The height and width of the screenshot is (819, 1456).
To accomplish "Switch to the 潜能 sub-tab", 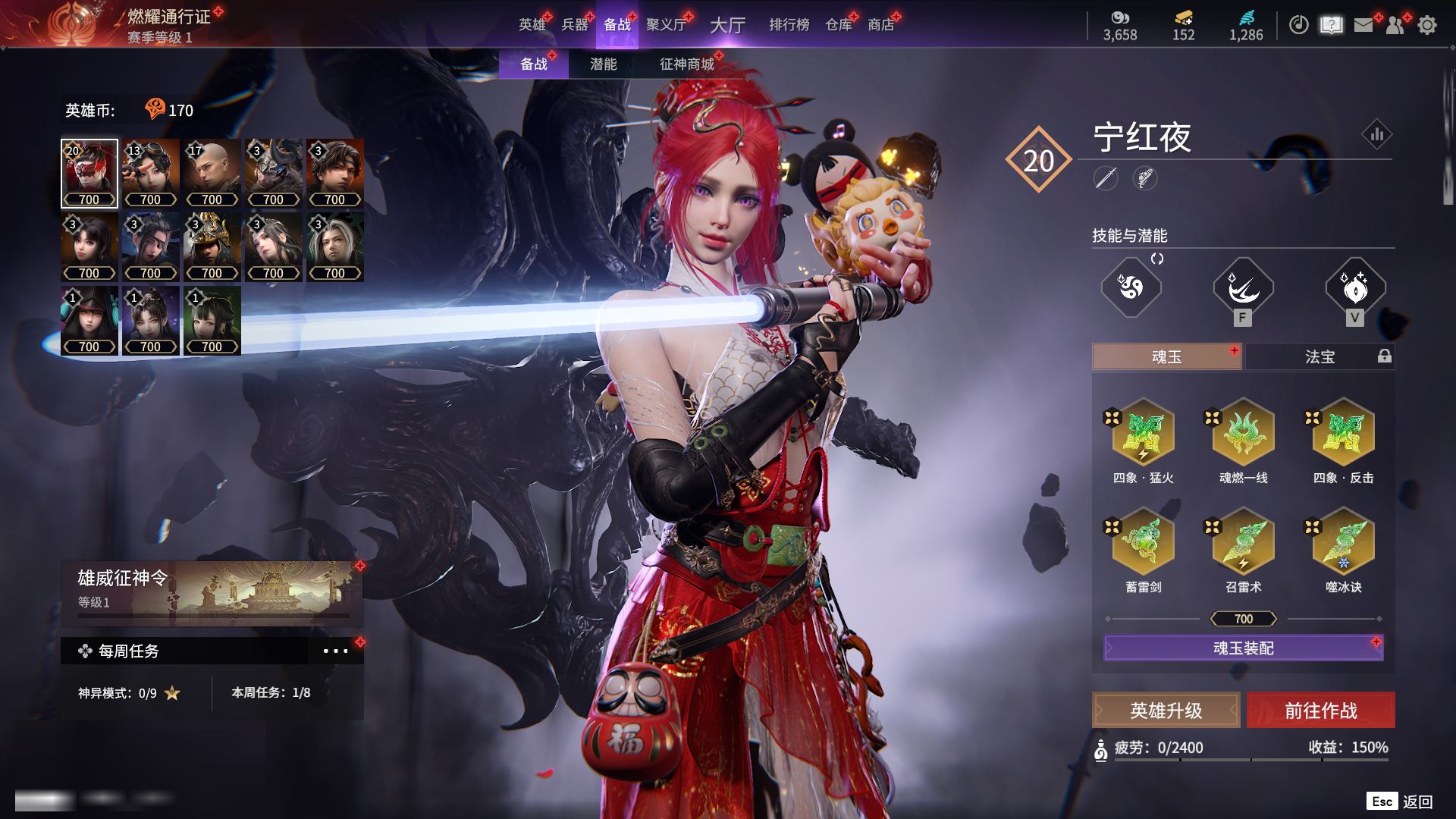I will point(603,64).
